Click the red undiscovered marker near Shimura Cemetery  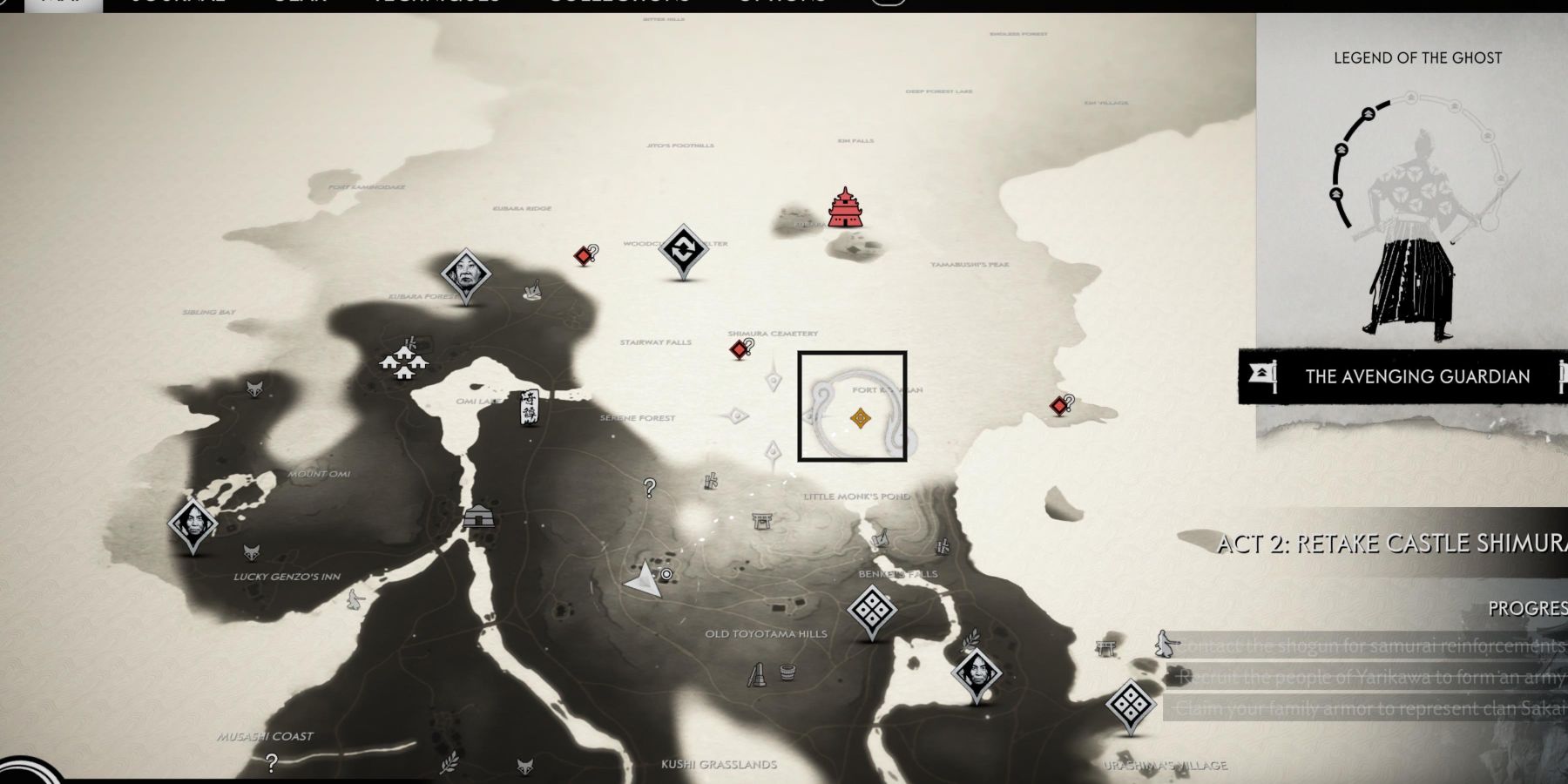tap(740, 348)
